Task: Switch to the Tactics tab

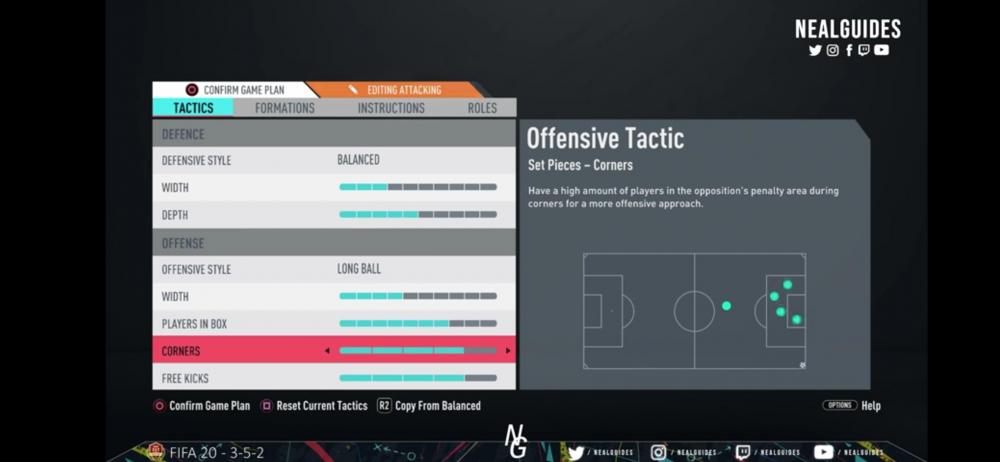Action: tap(193, 108)
